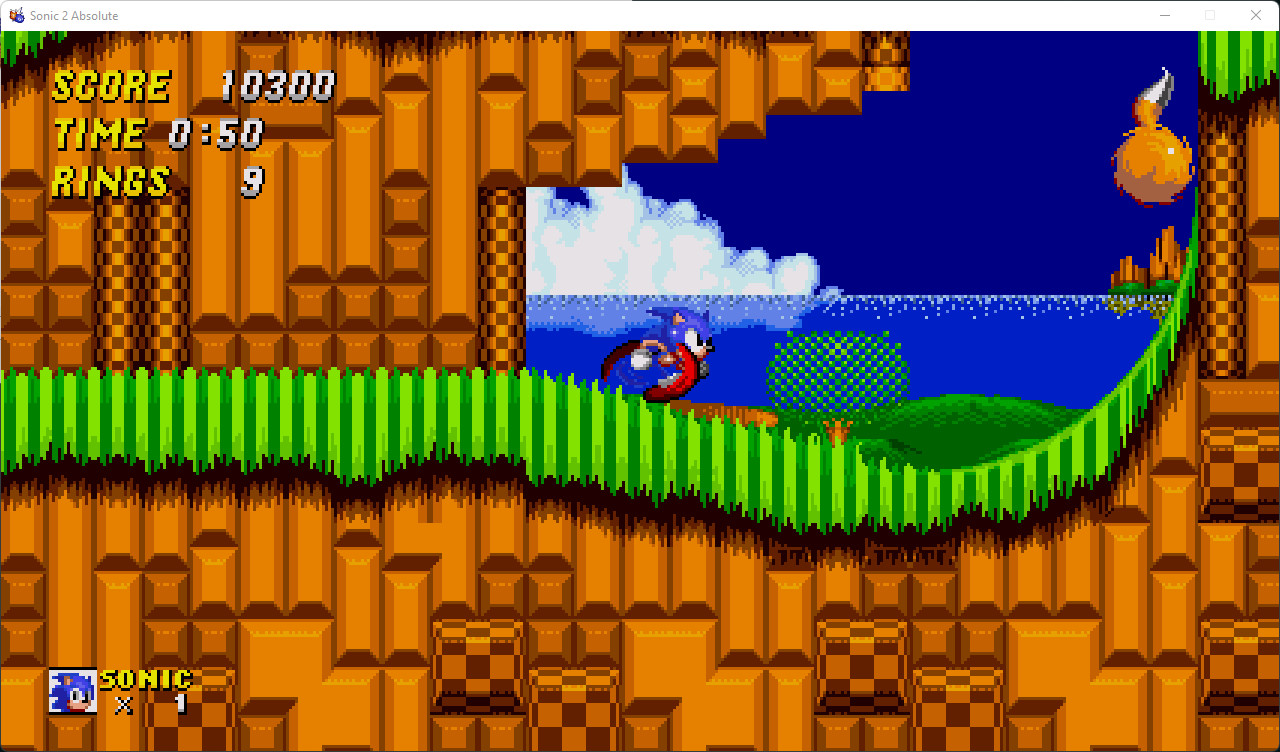Click the Sonic 2 Absolute window title text
The image size is (1280, 752).
point(75,15)
